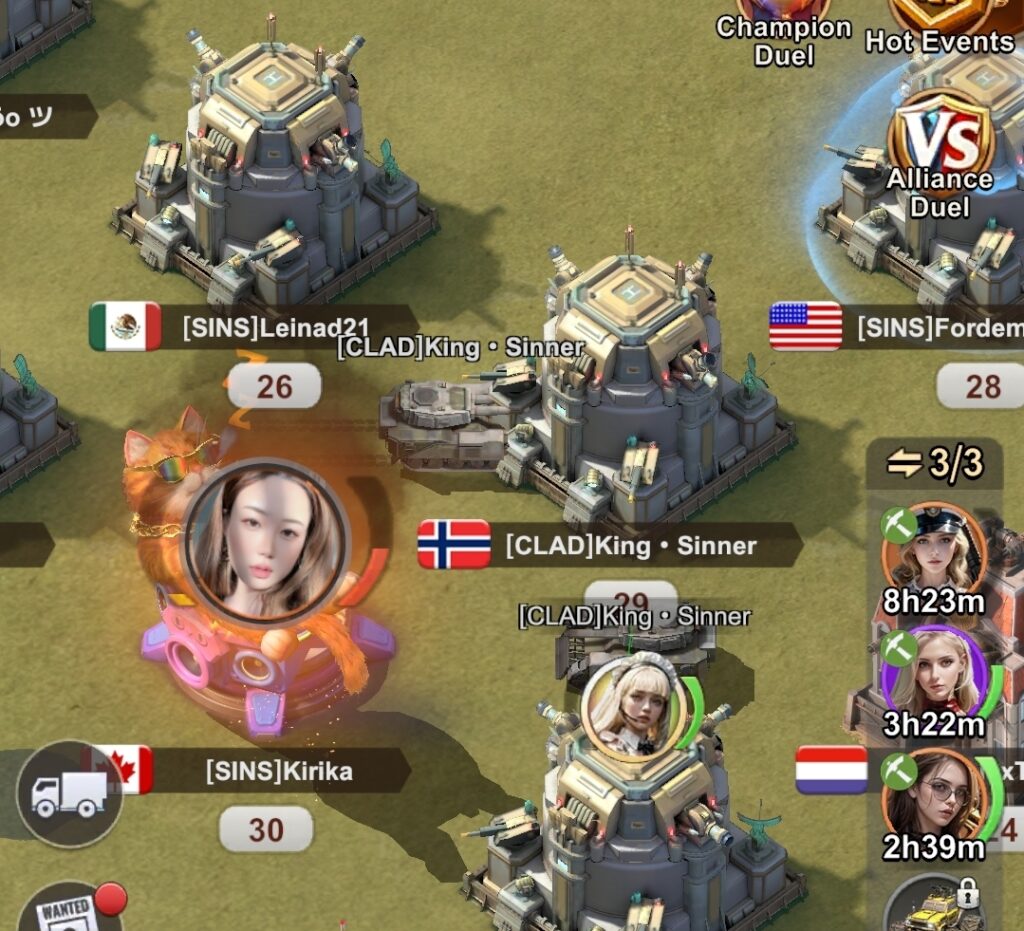
Task: Select the [SINS]Leinad21 name plate
Action: [274, 327]
